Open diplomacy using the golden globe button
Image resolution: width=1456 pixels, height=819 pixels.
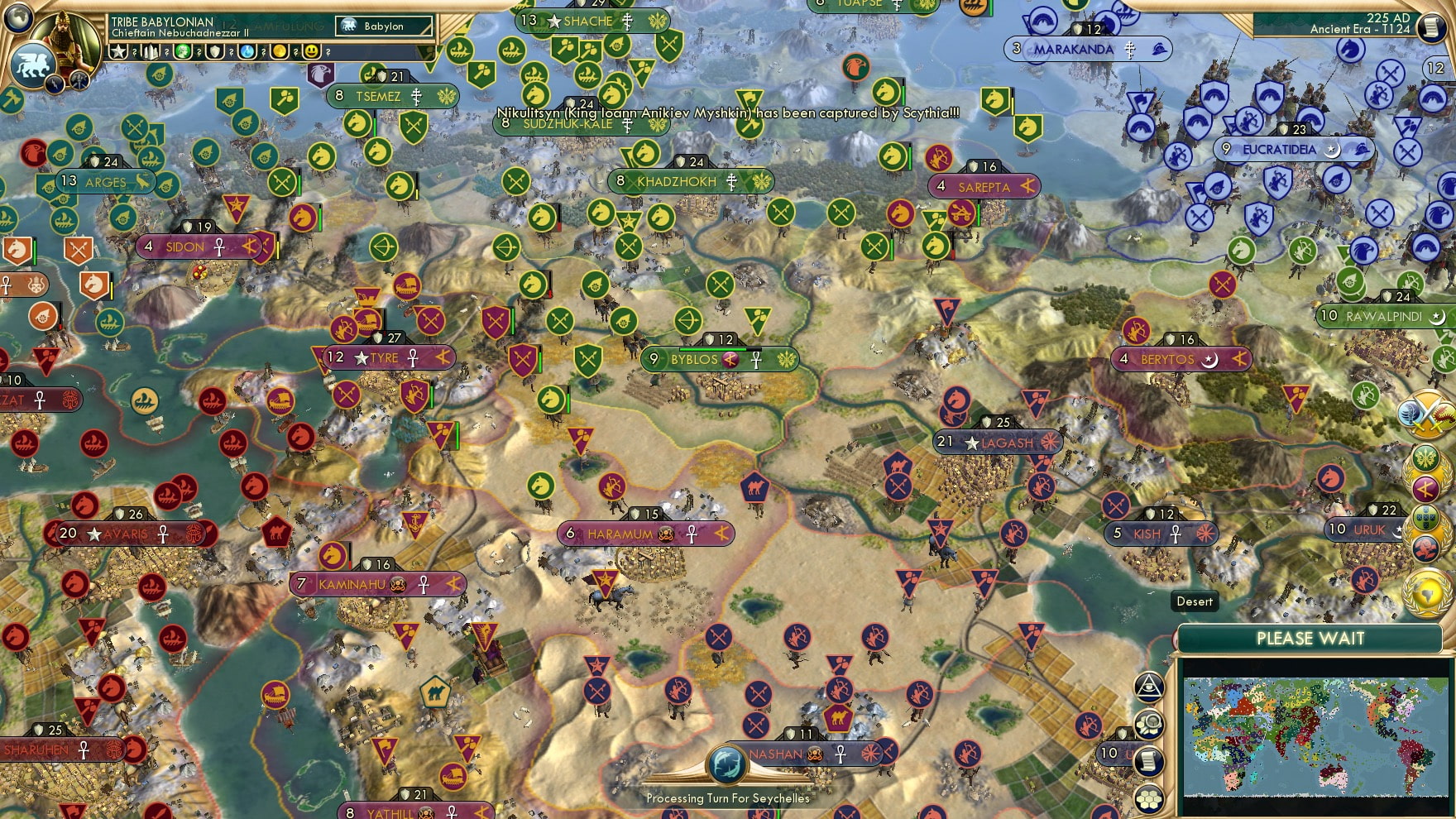point(1426,591)
